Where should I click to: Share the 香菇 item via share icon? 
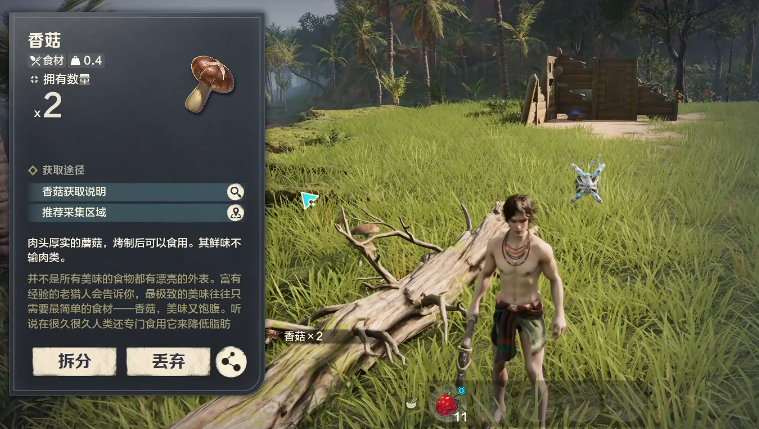click(x=231, y=362)
